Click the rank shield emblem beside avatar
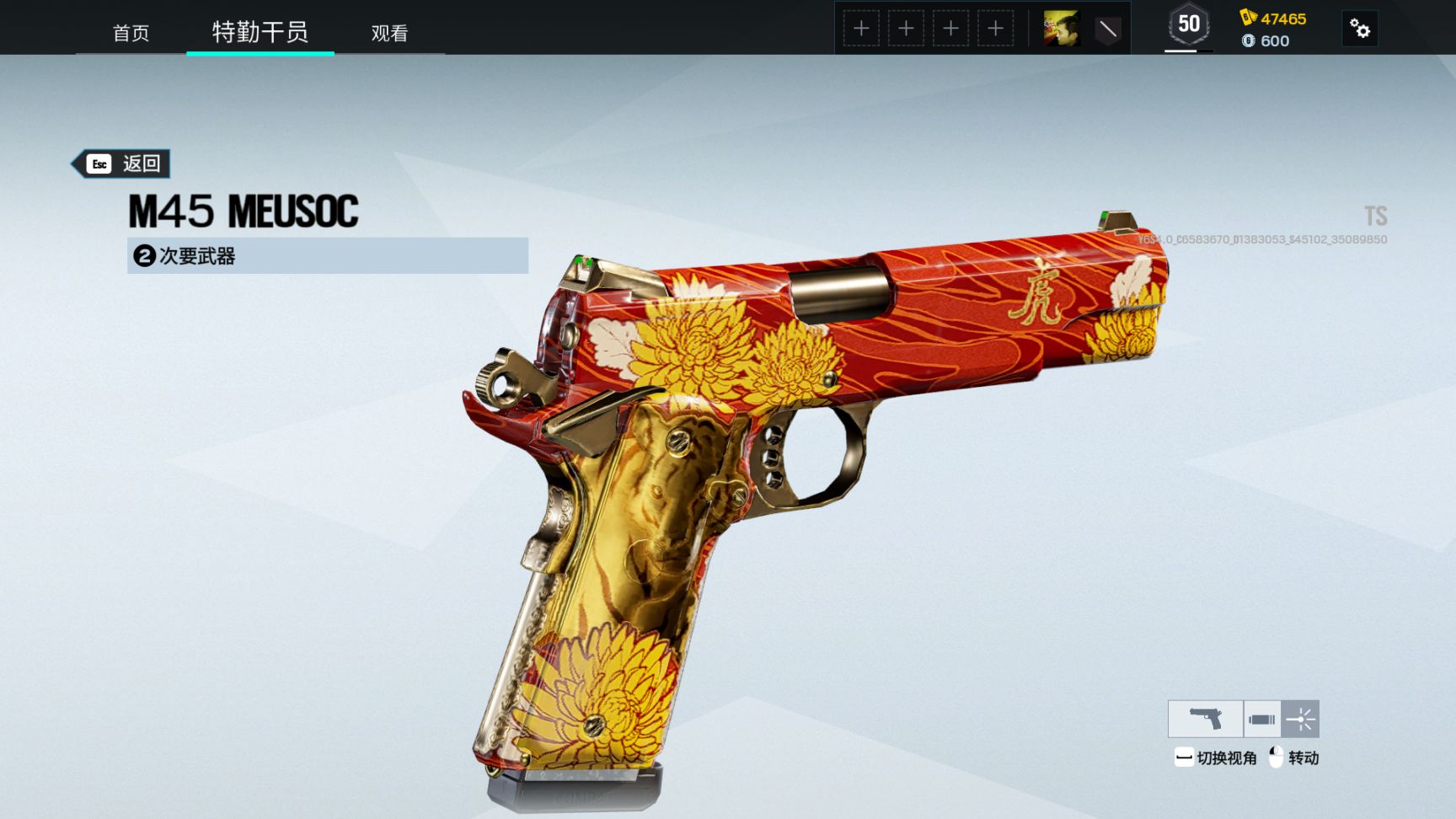The height and width of the screenshot is (819, 1456). click(x=1107, y=29)
